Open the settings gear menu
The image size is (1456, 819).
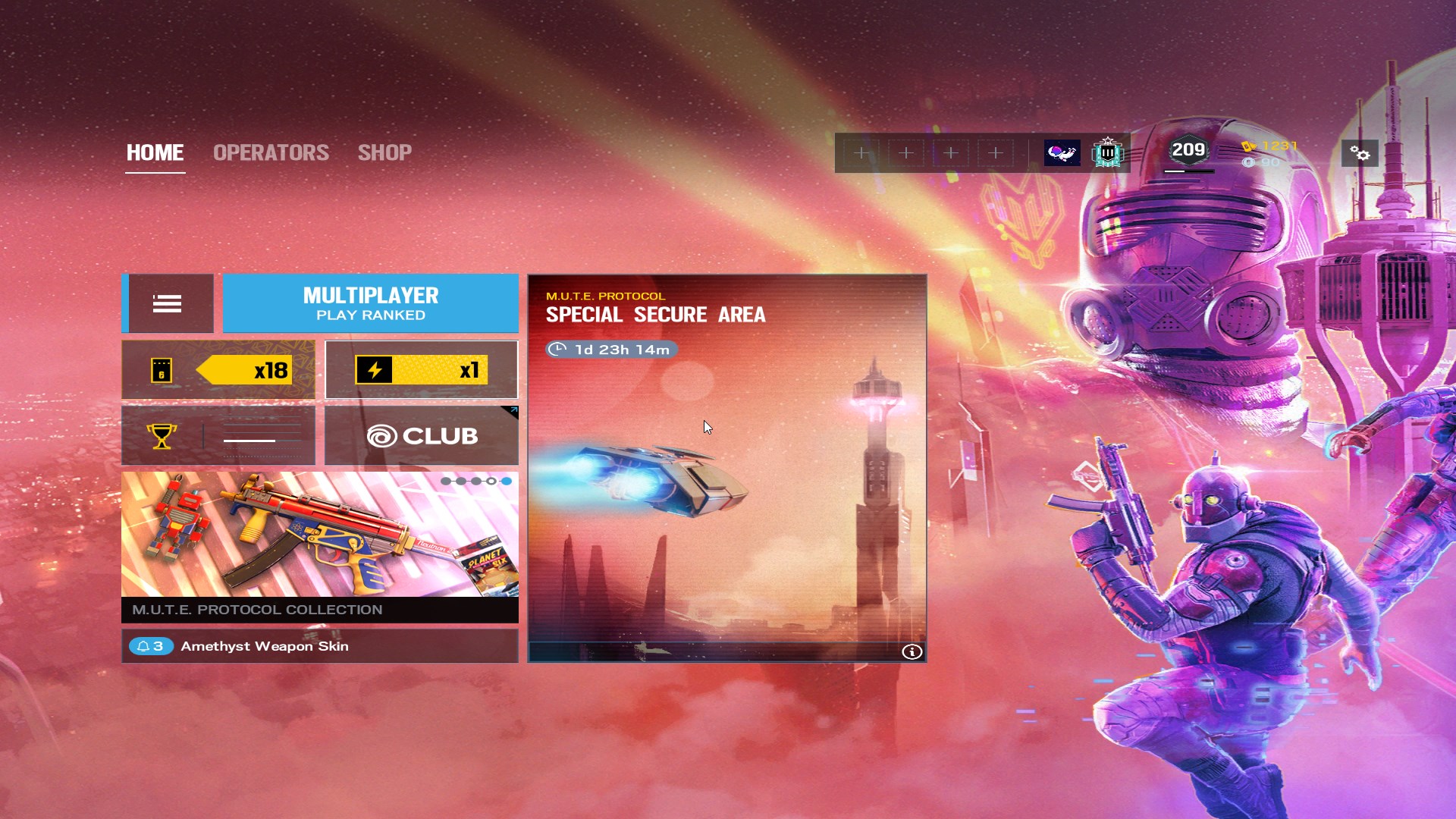coord(1360,154)
